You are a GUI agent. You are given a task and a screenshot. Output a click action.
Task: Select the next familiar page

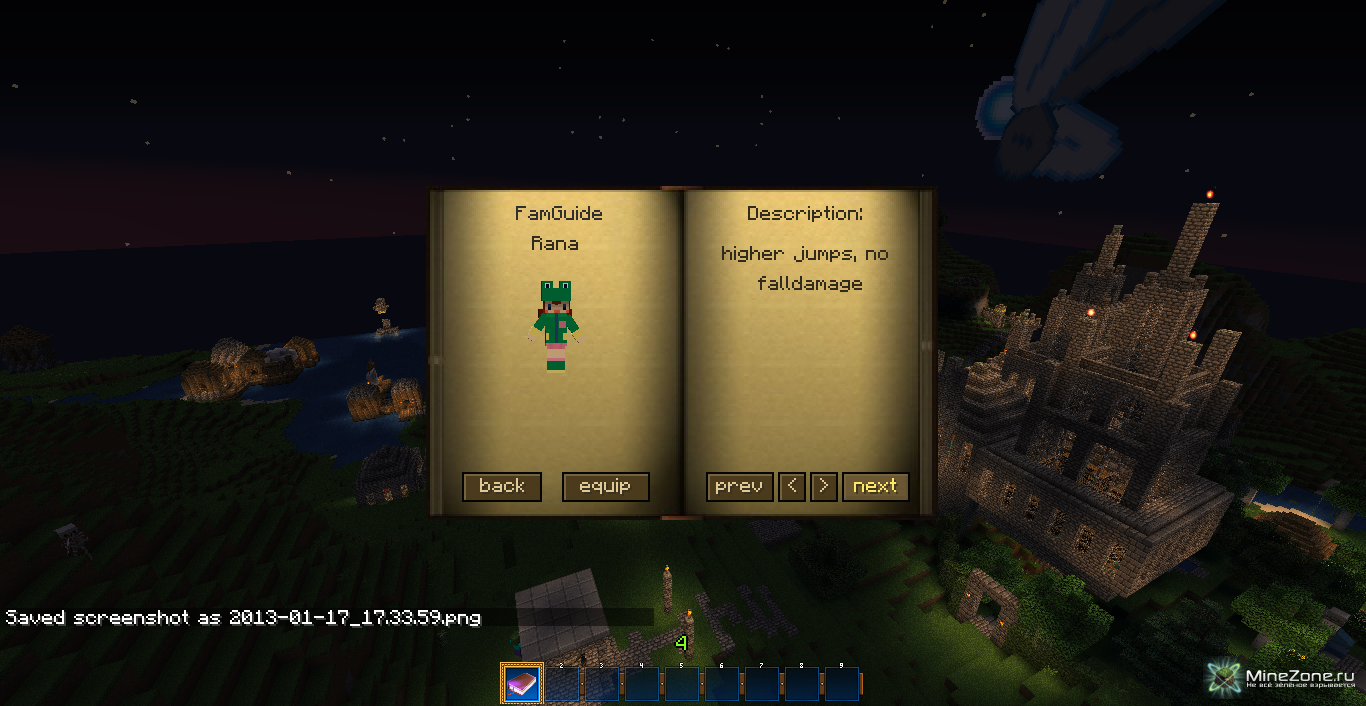875,487
